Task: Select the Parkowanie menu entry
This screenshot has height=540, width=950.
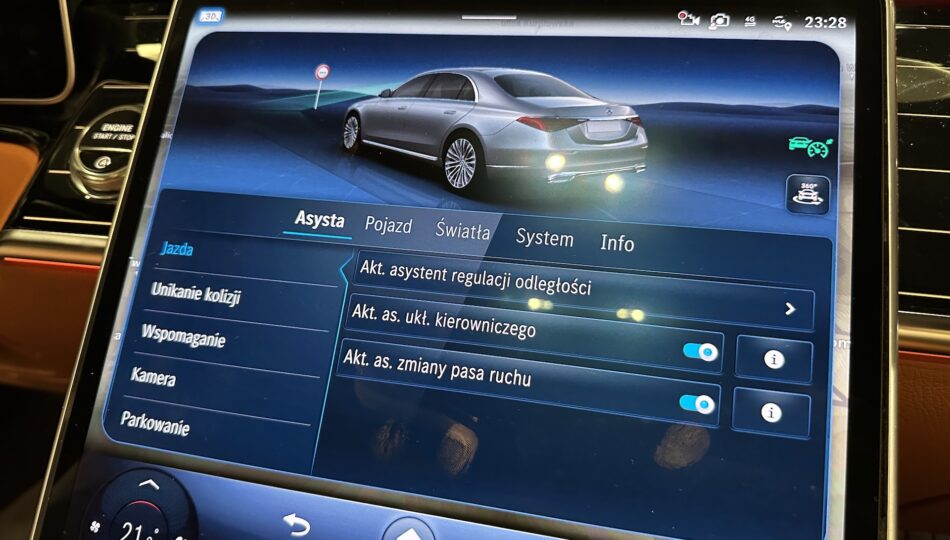Action: coord(155,420)
